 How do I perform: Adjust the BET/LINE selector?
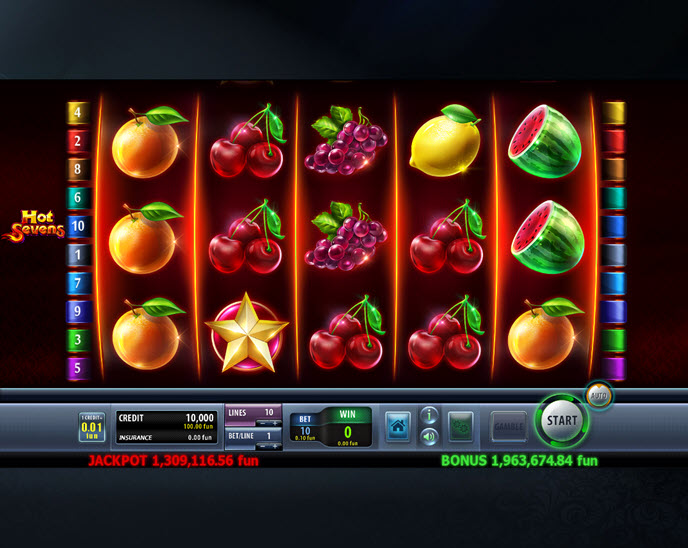(x=252, y=438)
